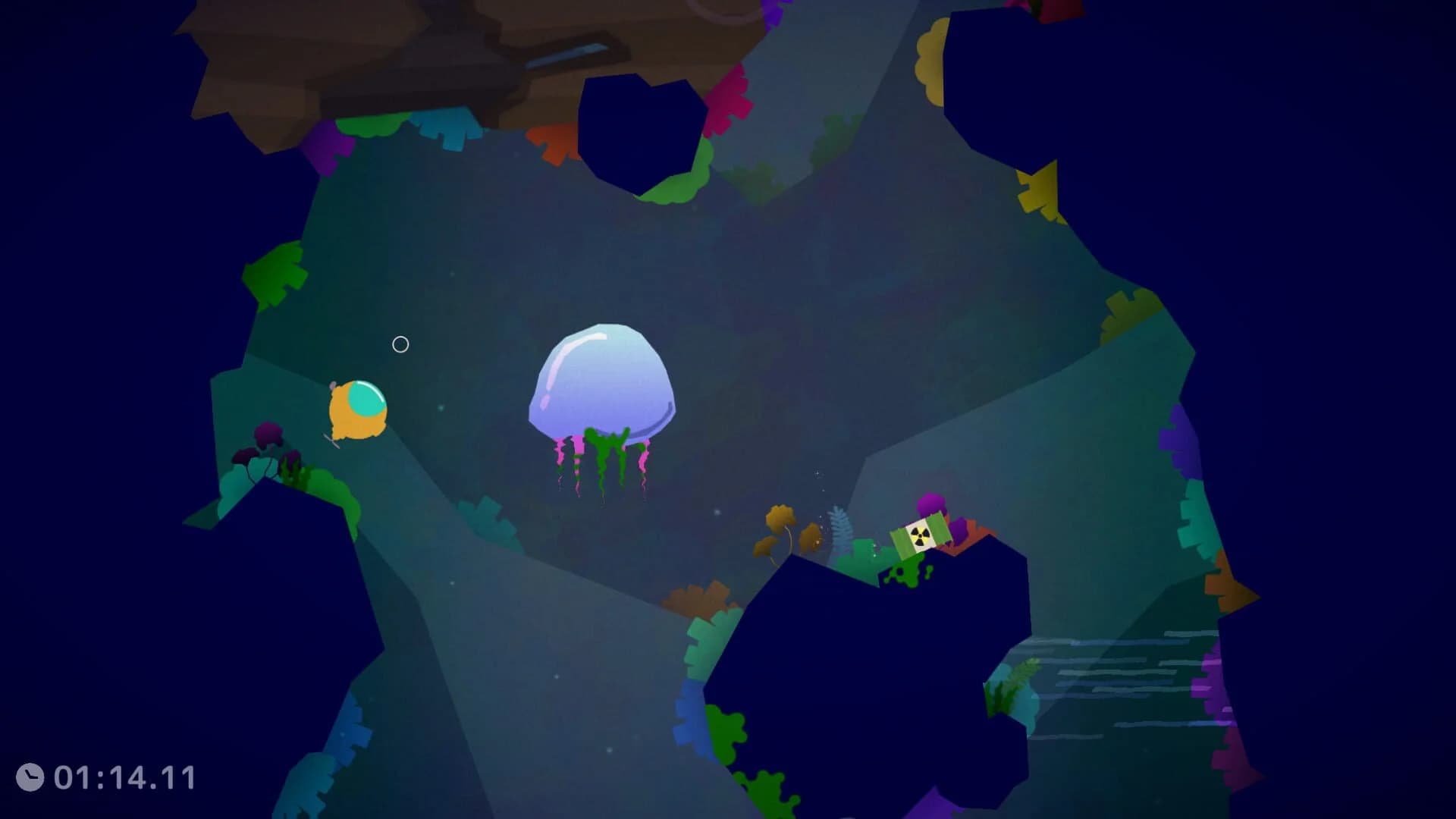Image resolution: width=1456 pixels, height=819 pixels.
Task: Click the timer reading 01:14.11
Action: click(125, 776)
